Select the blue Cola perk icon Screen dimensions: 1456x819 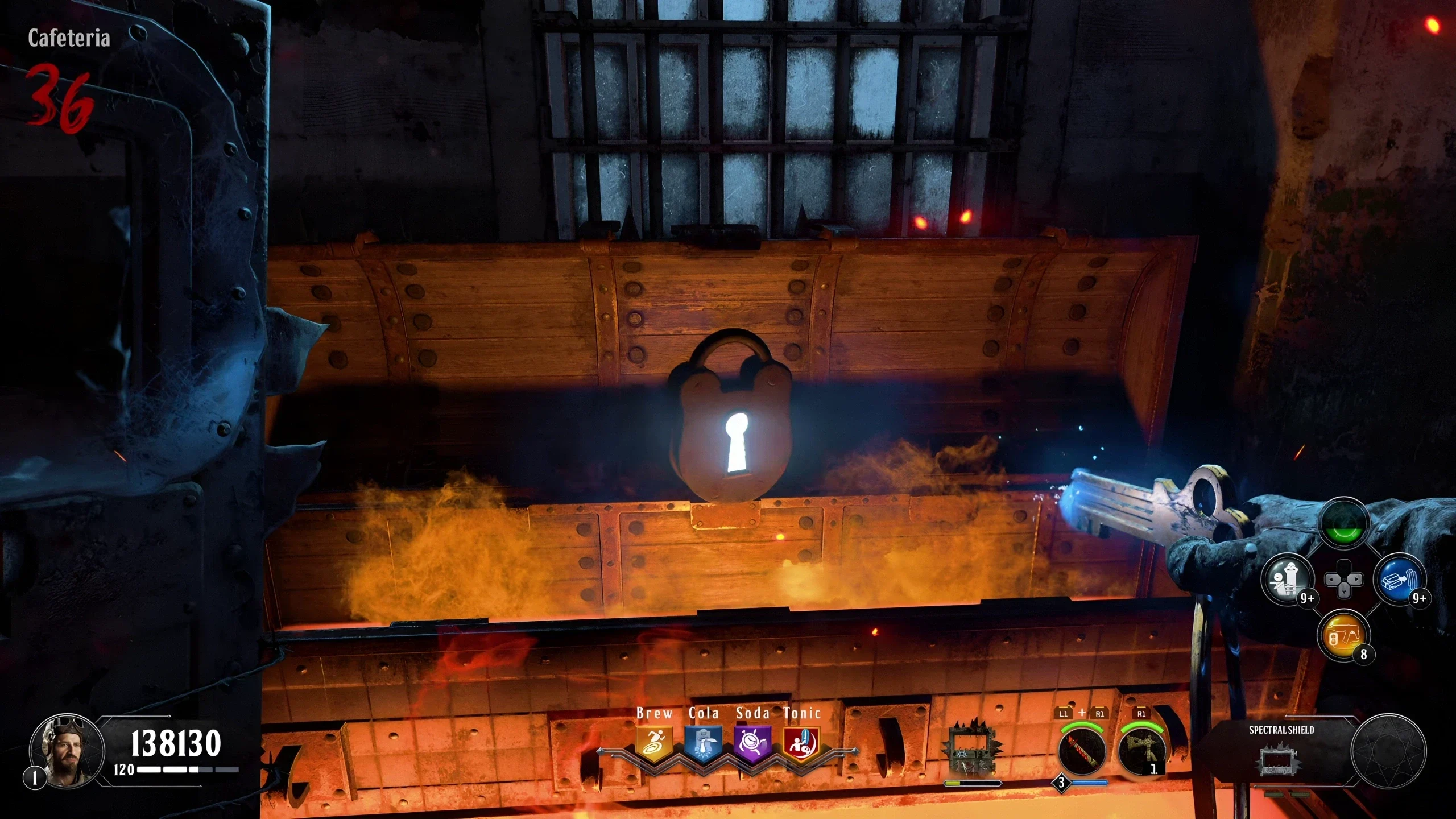pos(704,743)
